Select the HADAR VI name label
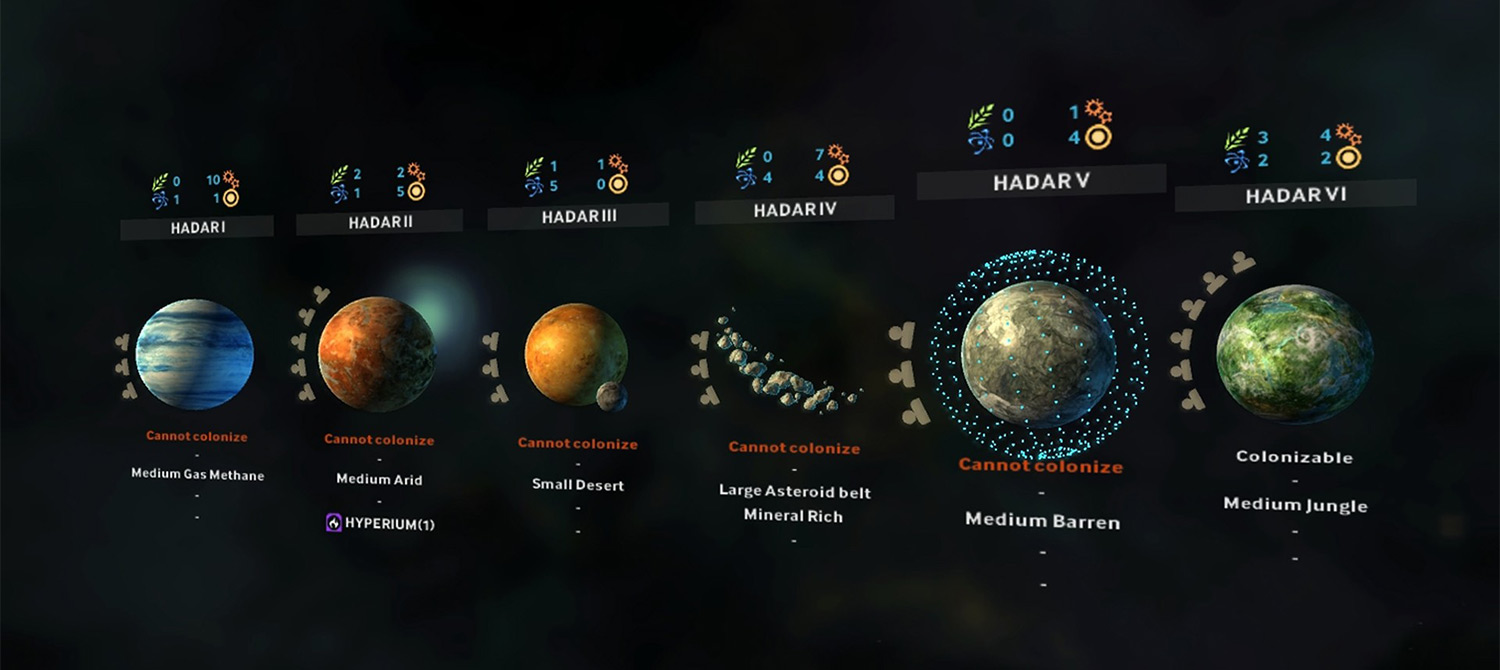This screenshot has width=1500, height=670. [1295, 195]
